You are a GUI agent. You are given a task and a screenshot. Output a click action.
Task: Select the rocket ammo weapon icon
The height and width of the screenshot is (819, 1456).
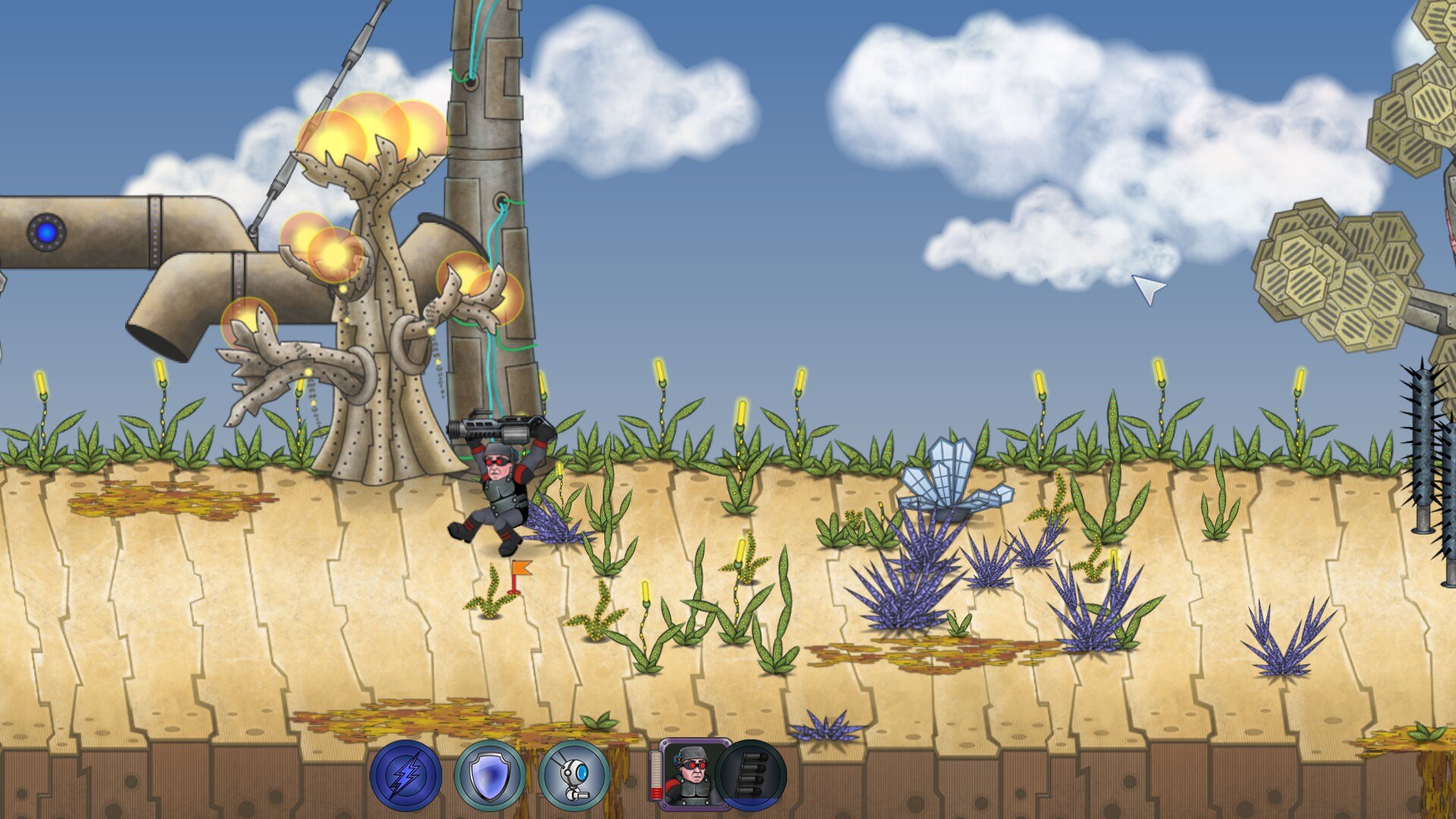click(x=752, y=775)
